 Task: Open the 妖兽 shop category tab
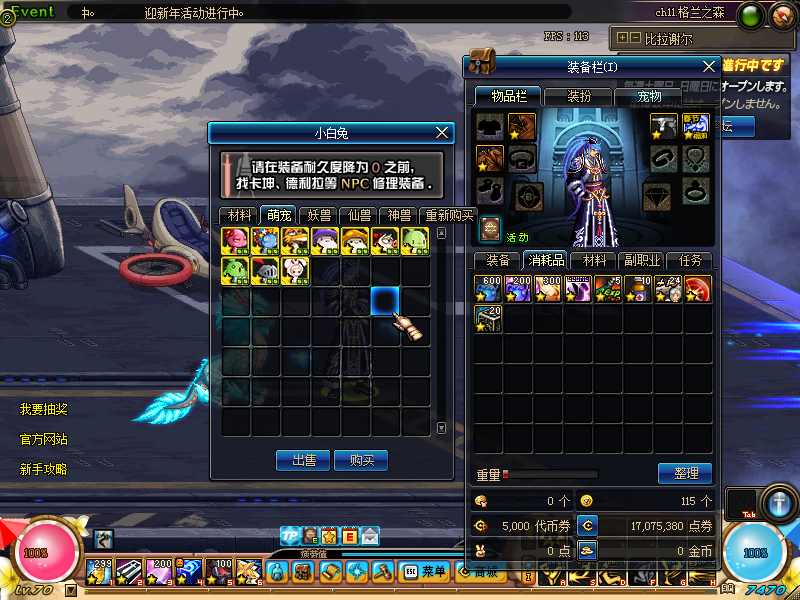click(319, 215)
